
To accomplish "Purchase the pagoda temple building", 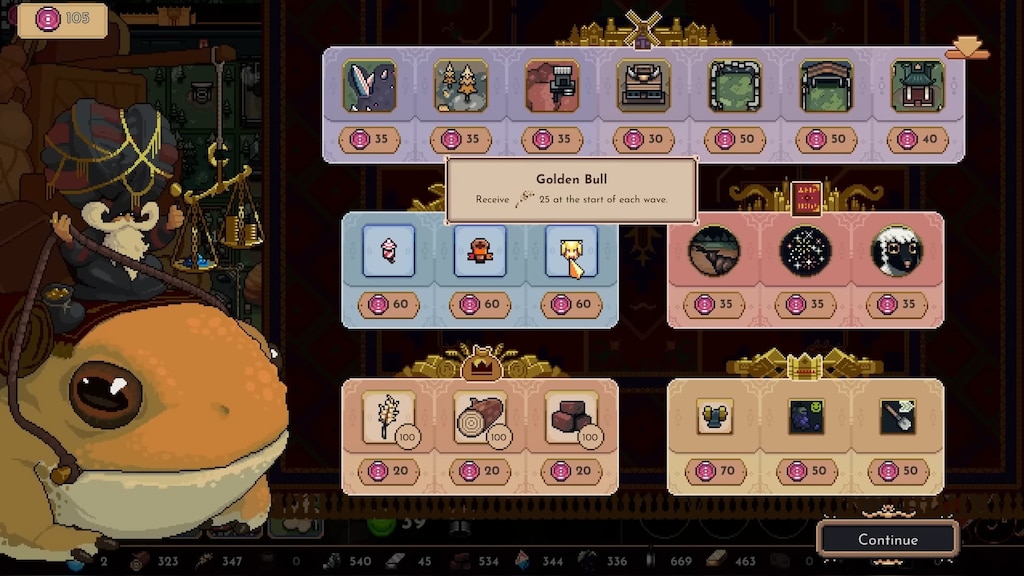I will (917, 86).
